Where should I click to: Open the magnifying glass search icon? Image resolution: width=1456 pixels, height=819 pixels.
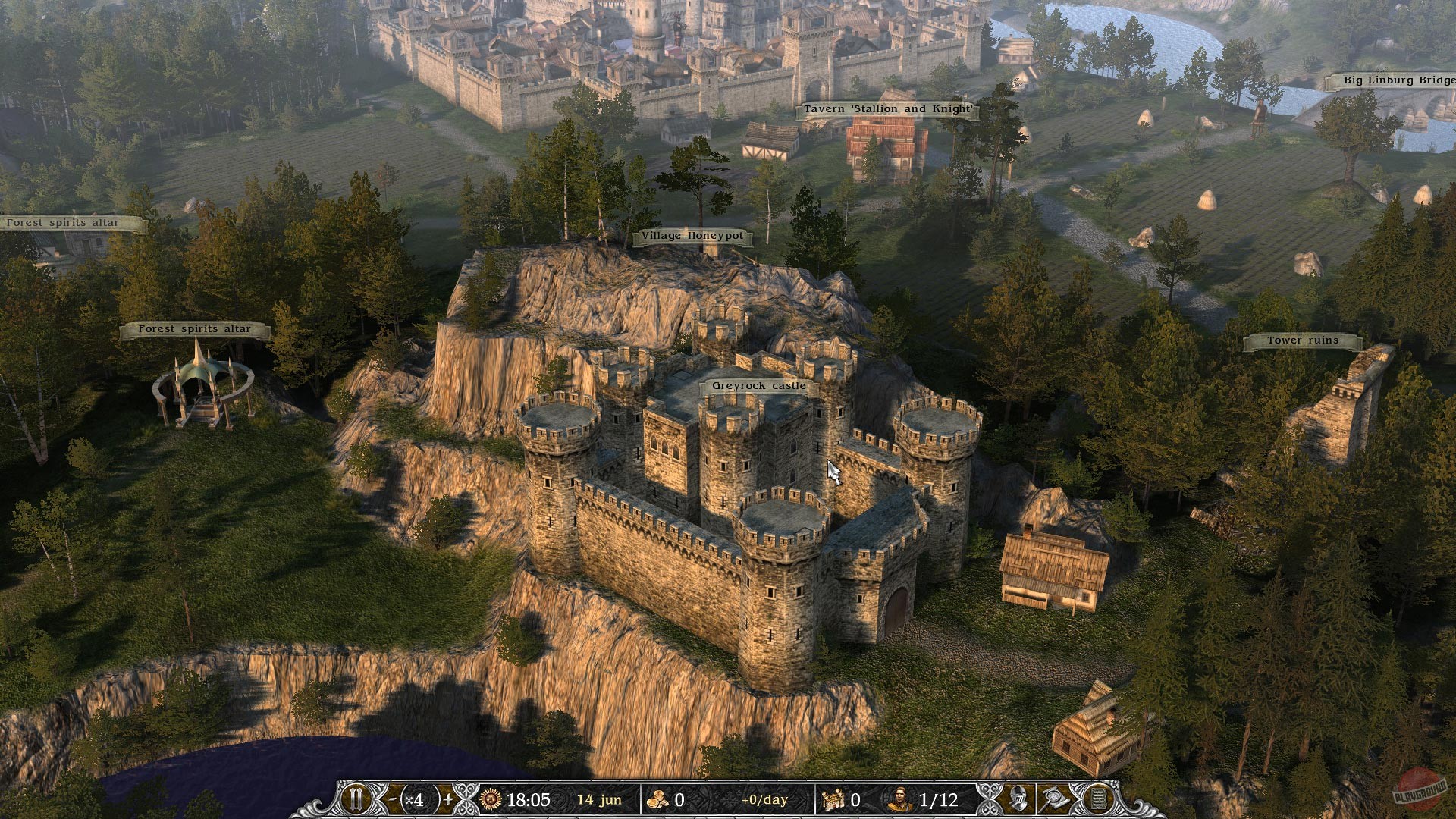click(x=1054, y=798)
